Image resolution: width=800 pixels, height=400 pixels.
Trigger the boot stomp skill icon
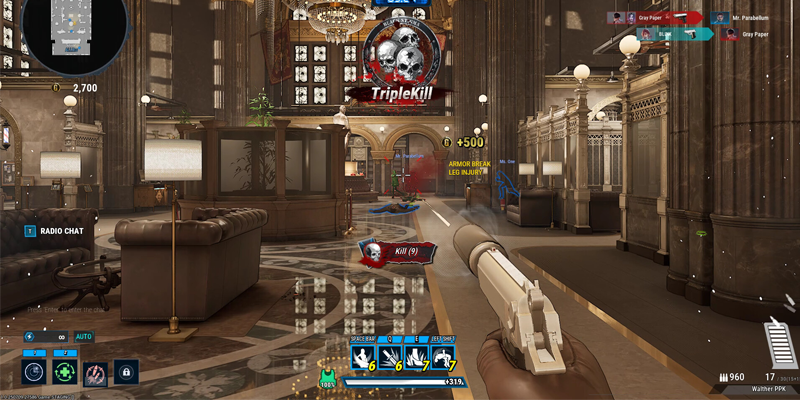(415, 357)
